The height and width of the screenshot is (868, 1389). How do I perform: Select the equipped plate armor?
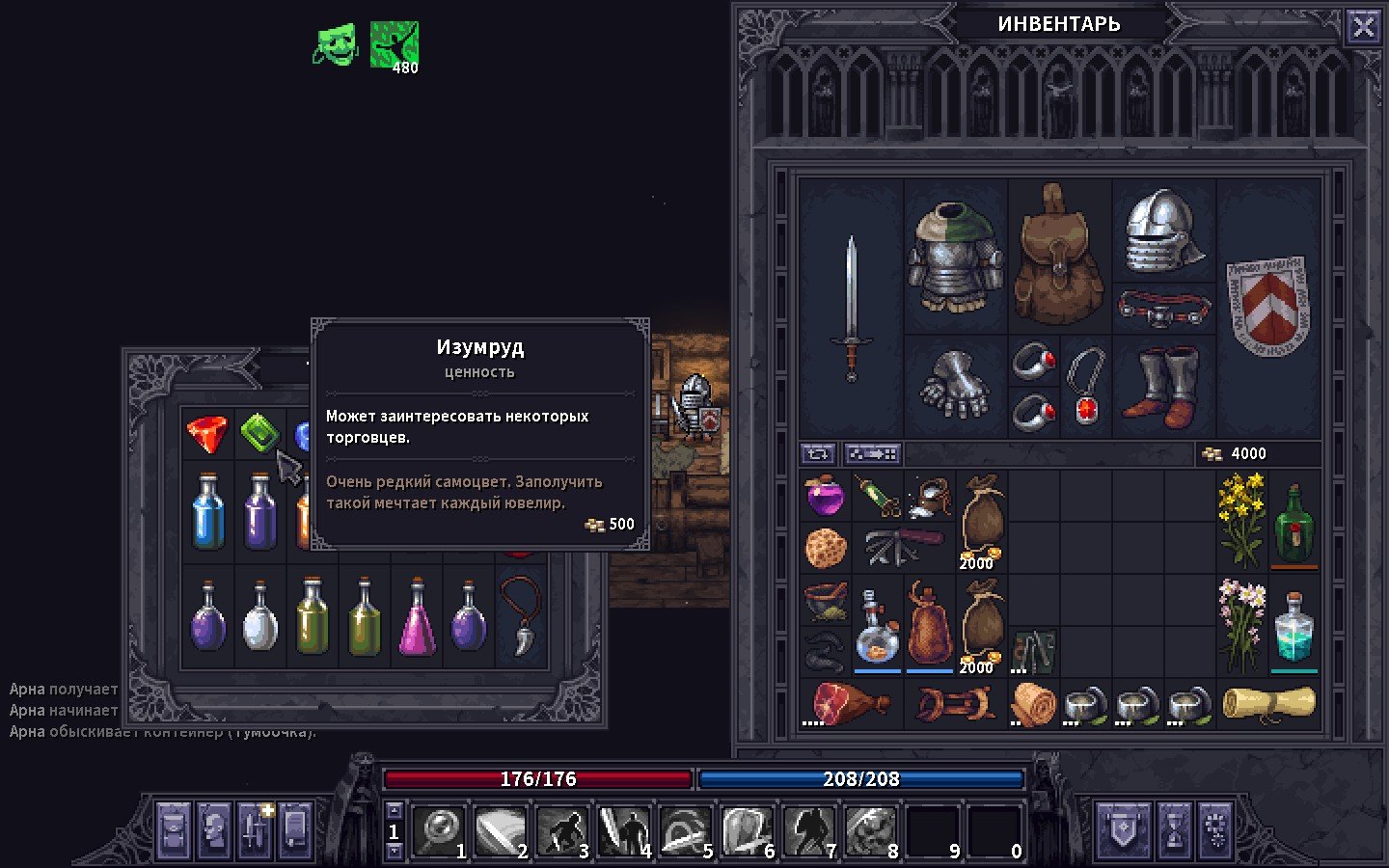click(x=955, y=257)
